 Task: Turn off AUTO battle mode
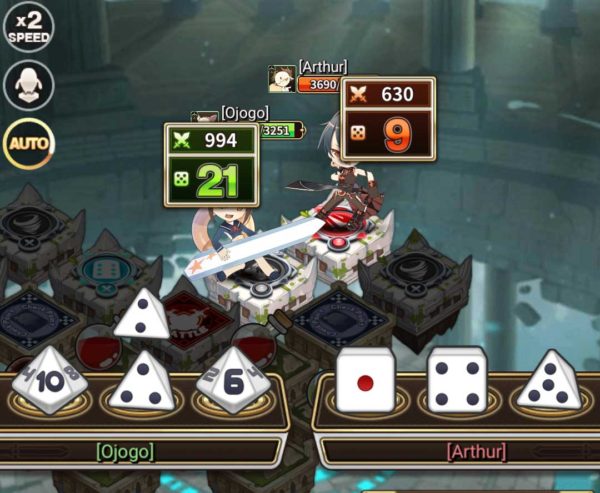point(28,143)
